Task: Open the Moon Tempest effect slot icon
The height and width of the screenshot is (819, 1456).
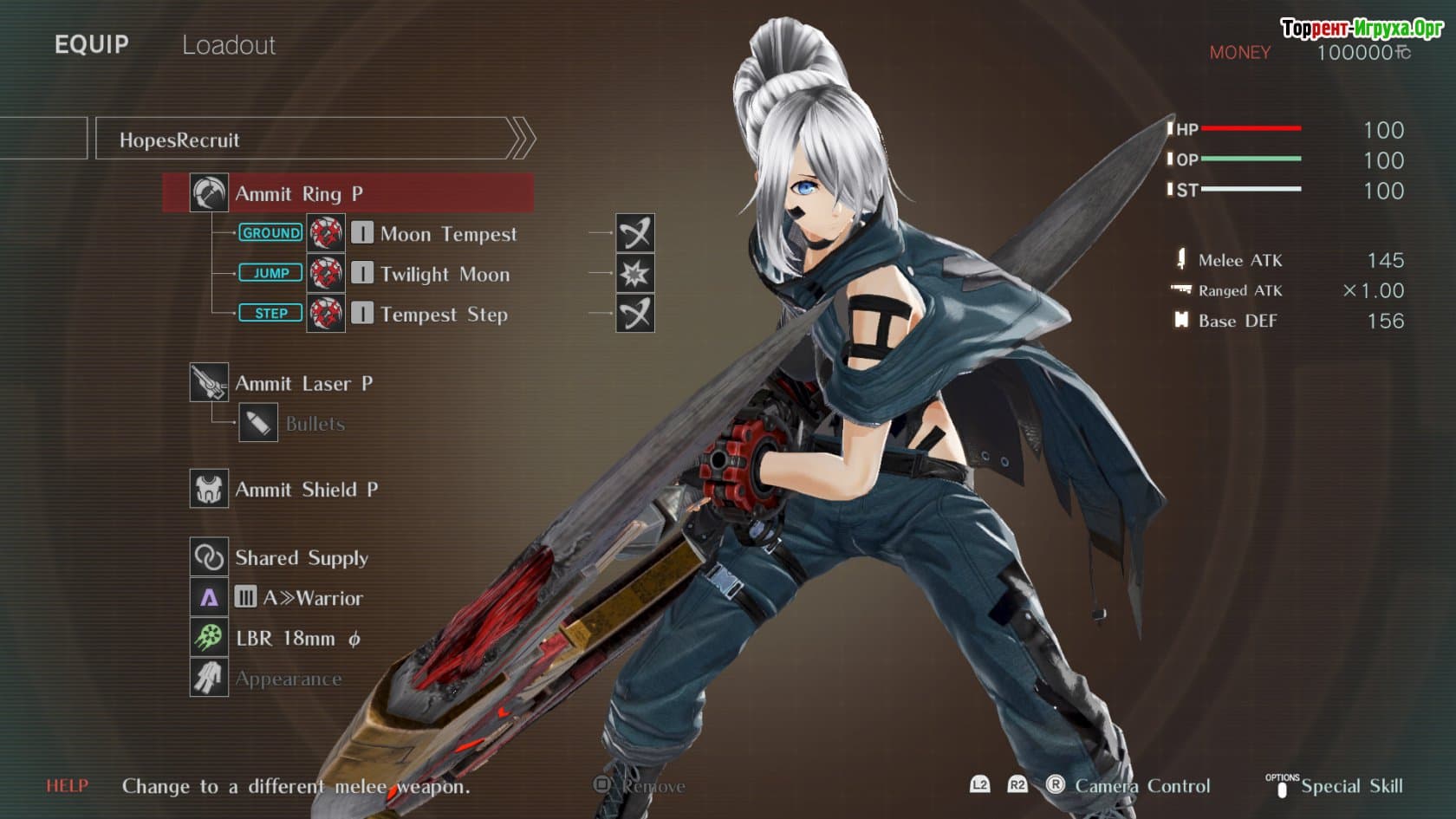Action: coord(635,233)
